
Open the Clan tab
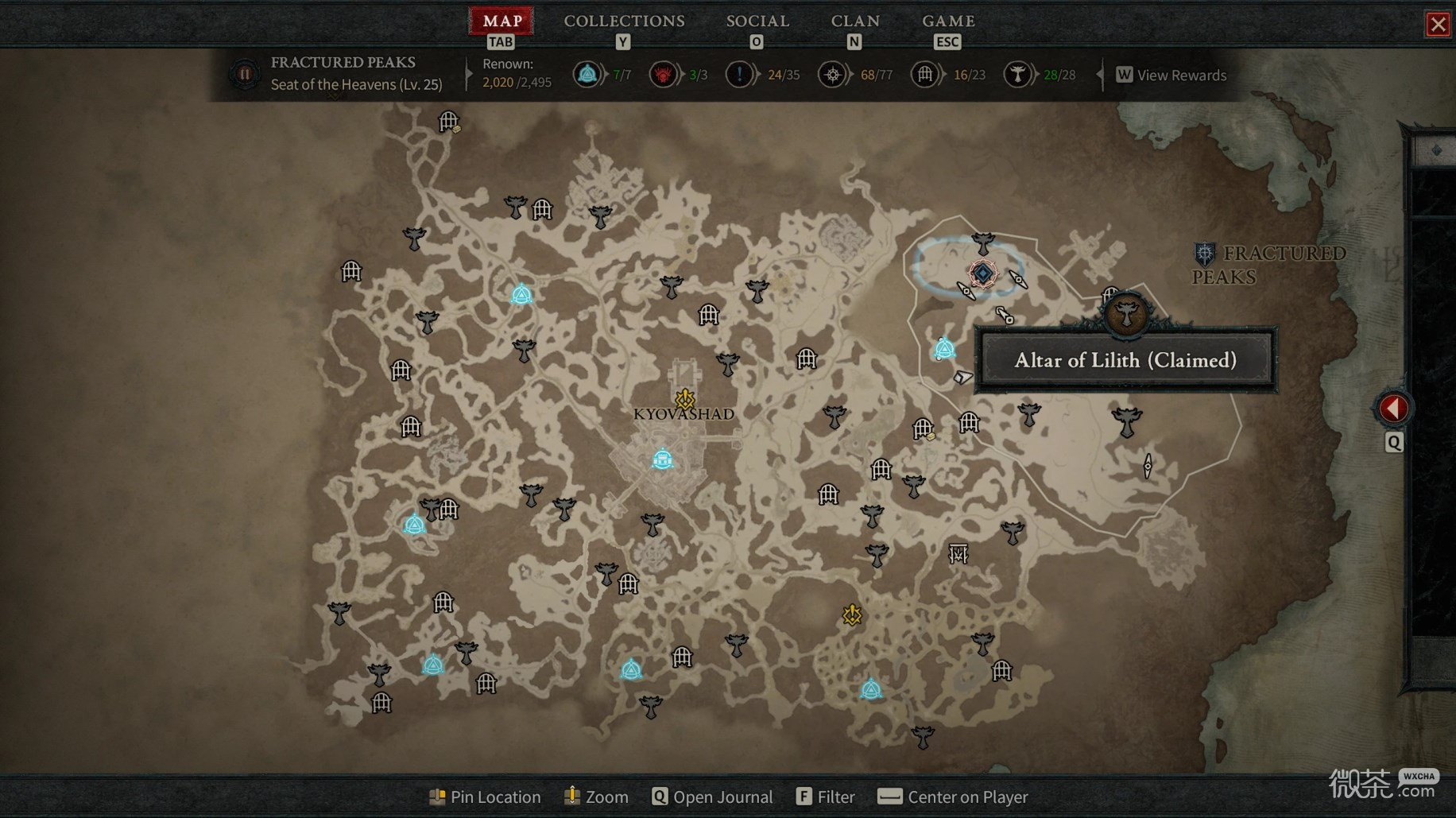854,21
